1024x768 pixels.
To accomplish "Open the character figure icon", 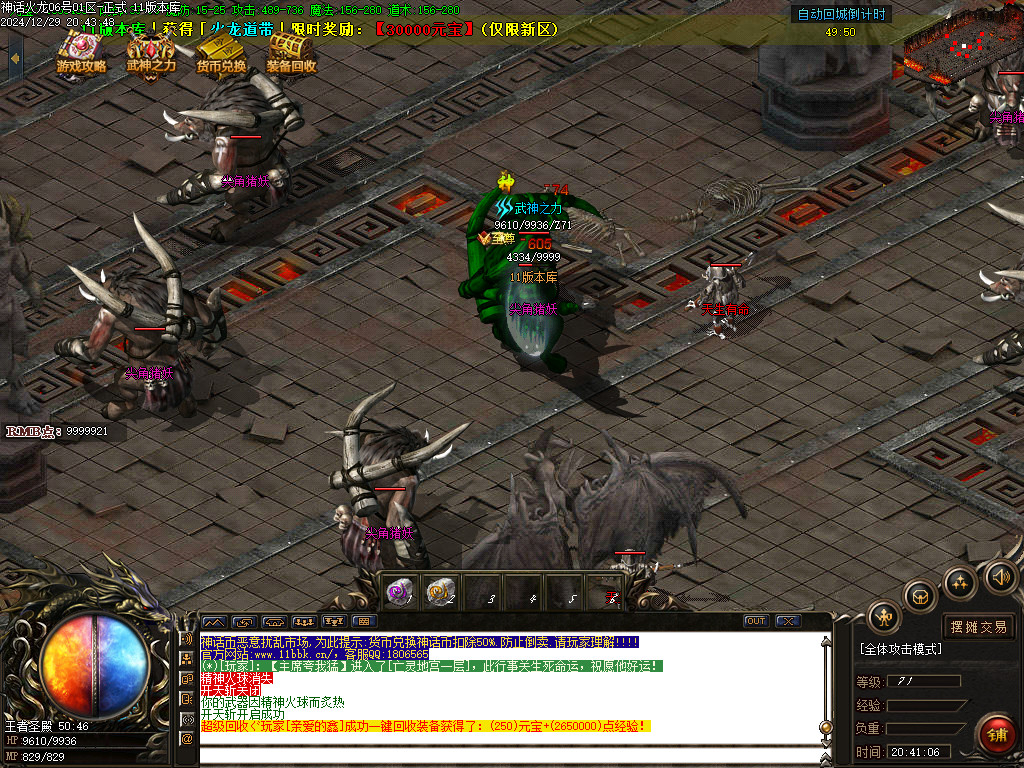I will 884,618.
